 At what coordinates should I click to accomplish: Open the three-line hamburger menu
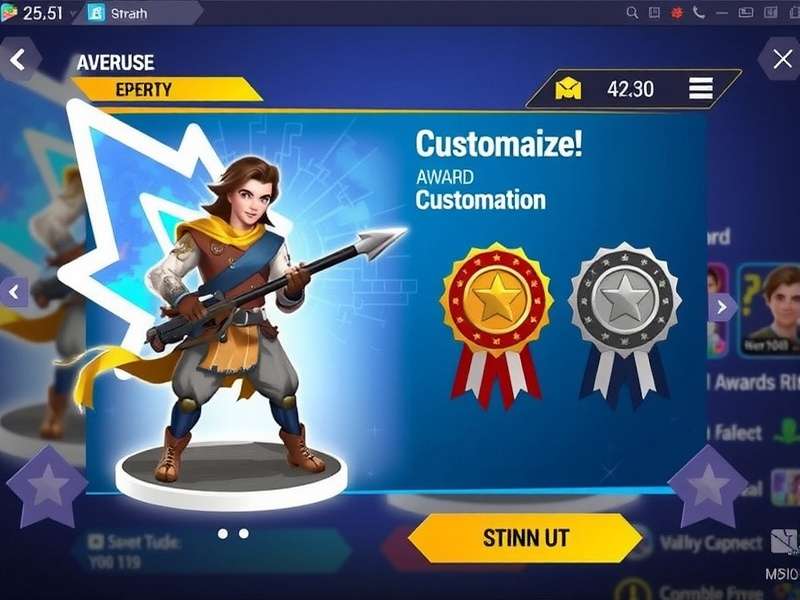pyautogui.click(x=700, y=89)
